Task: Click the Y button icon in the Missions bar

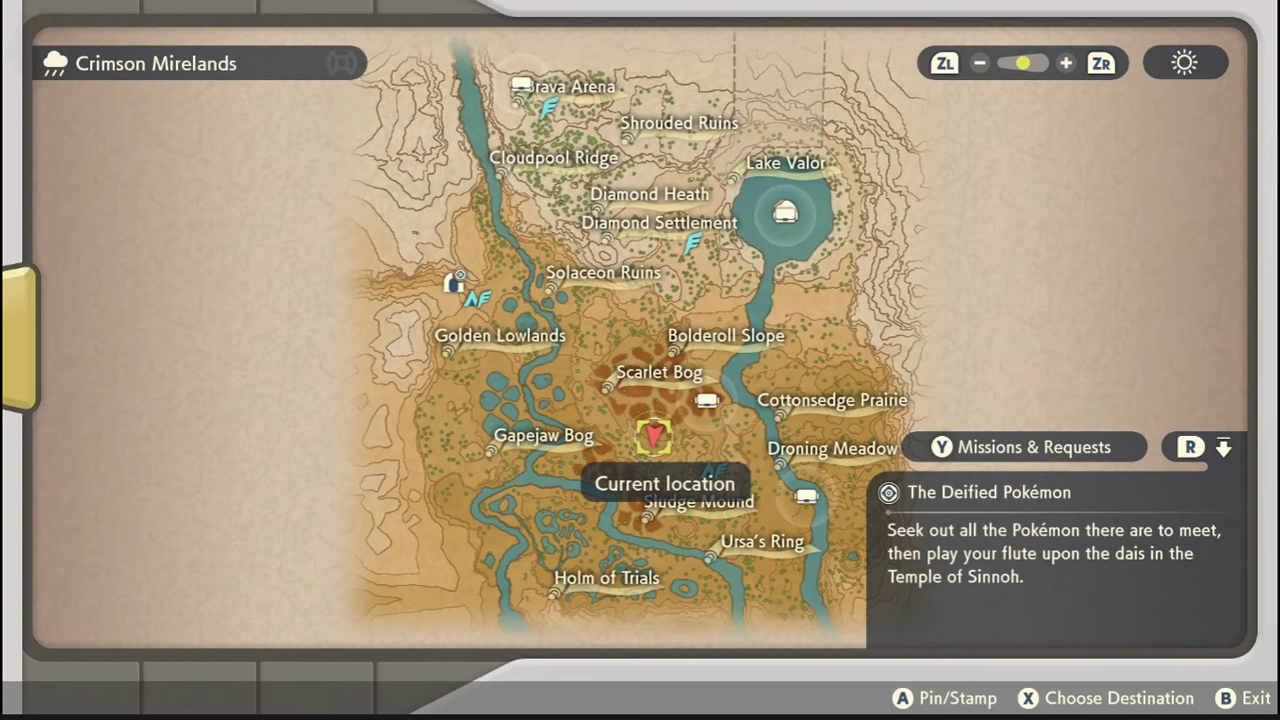Action: tap(941, 447)
